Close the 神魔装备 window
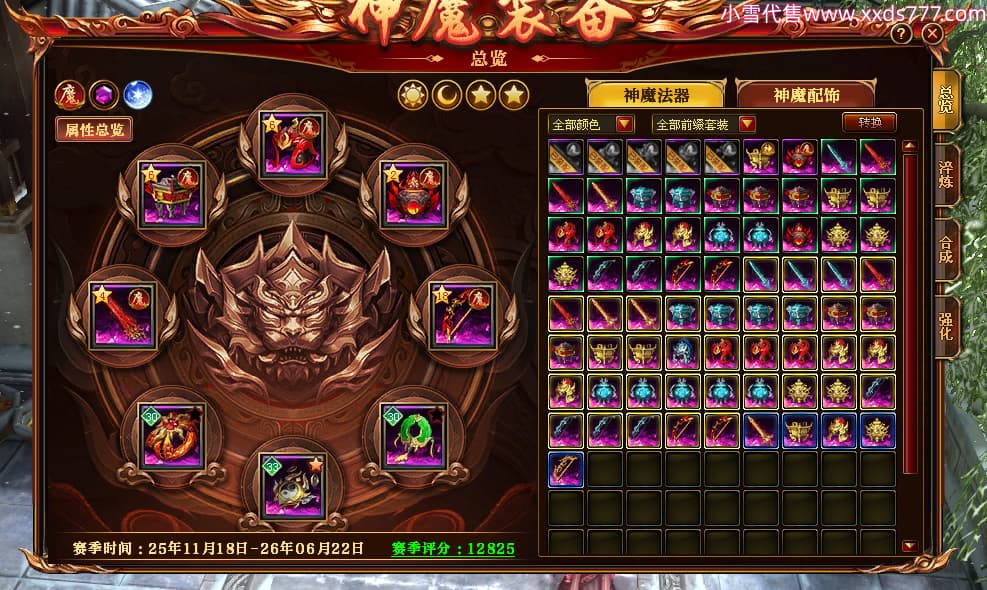Image resolution: width=987 pixels, height=590 pixels. pos(932,33)
